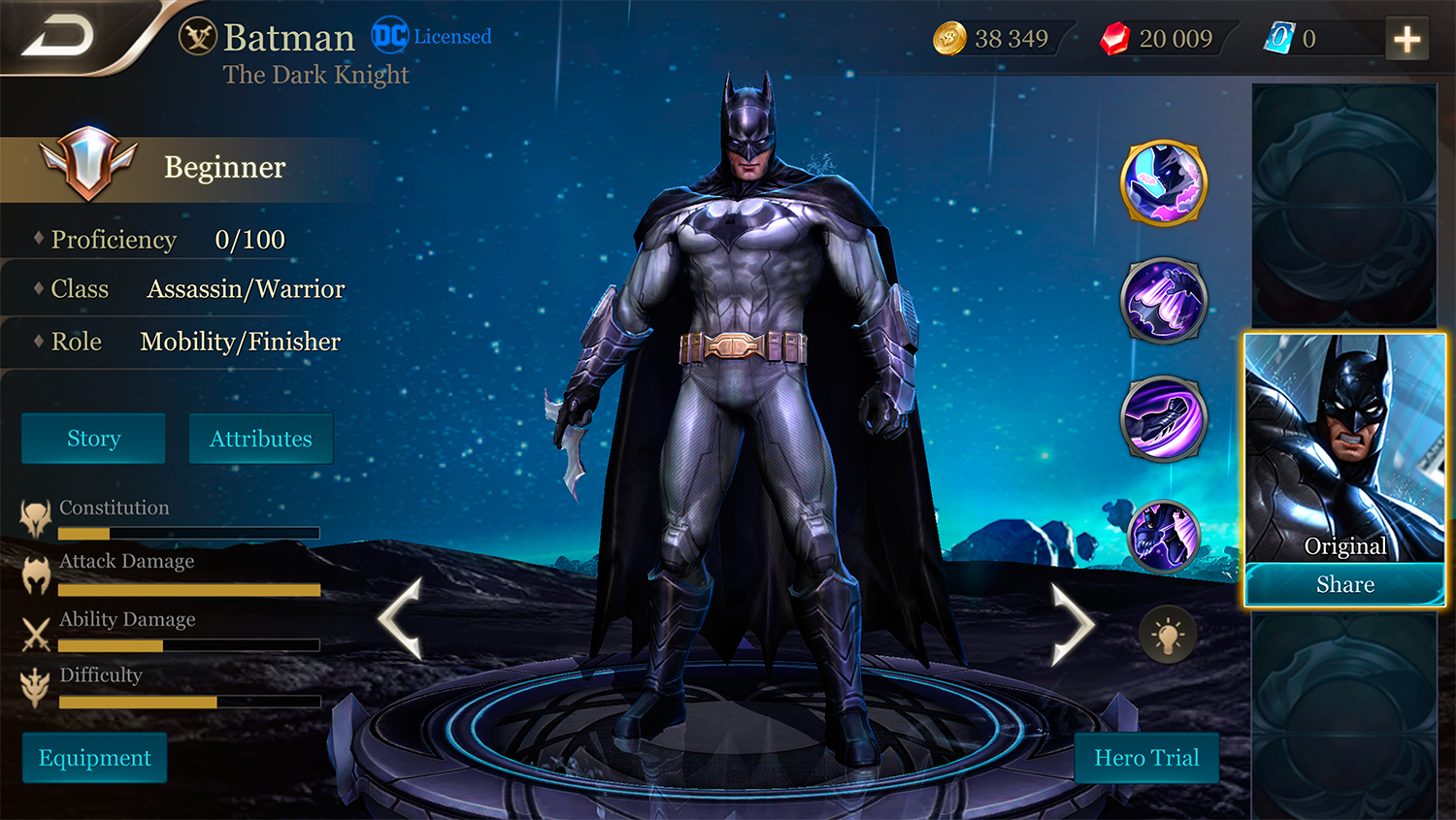View the dashing kick ability icon
Image resolution: width=1456 pixels, height=820 pixels.
[x=1164, y=418]
